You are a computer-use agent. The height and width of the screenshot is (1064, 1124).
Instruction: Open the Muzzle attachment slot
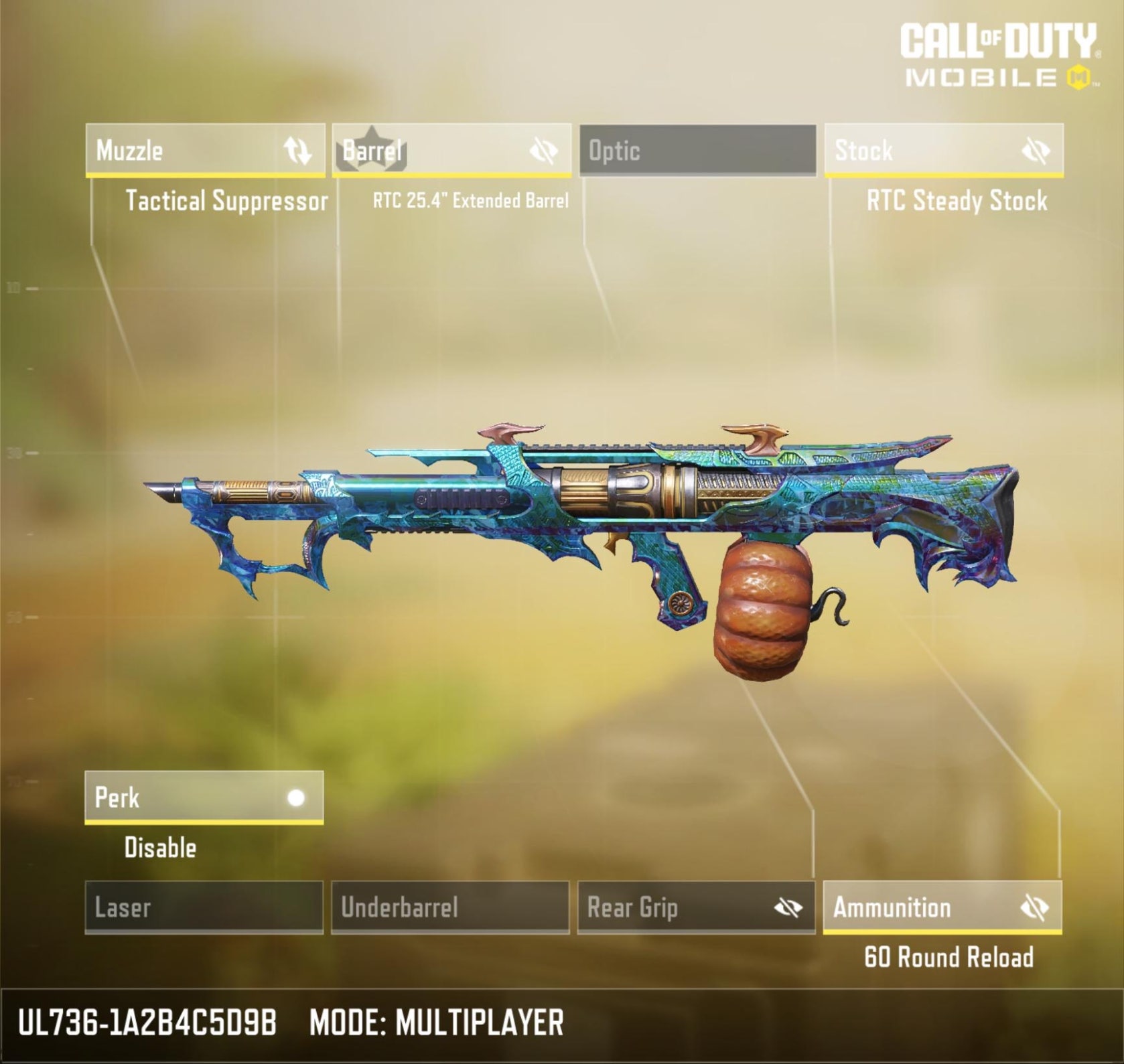pos(181,150)
